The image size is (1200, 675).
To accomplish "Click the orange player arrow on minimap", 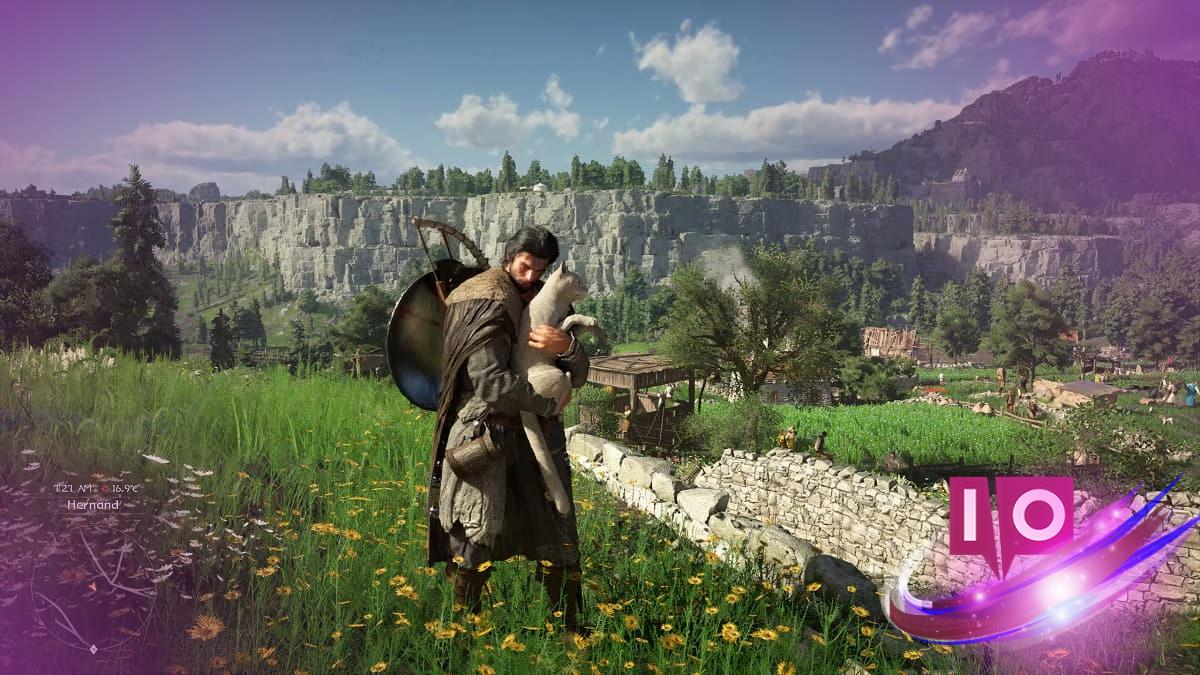I will (x=92, y=586).
